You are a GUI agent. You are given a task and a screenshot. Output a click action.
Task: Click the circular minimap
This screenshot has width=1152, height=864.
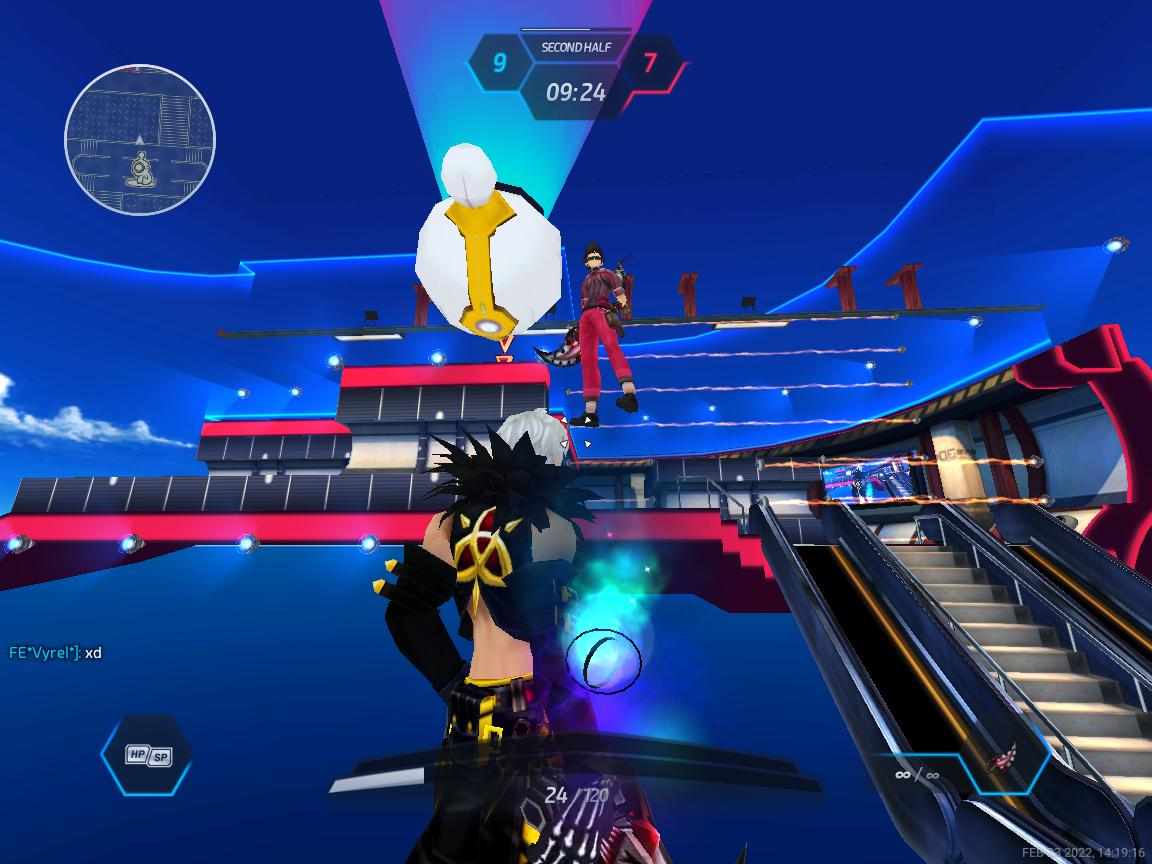tap(140, 140)
